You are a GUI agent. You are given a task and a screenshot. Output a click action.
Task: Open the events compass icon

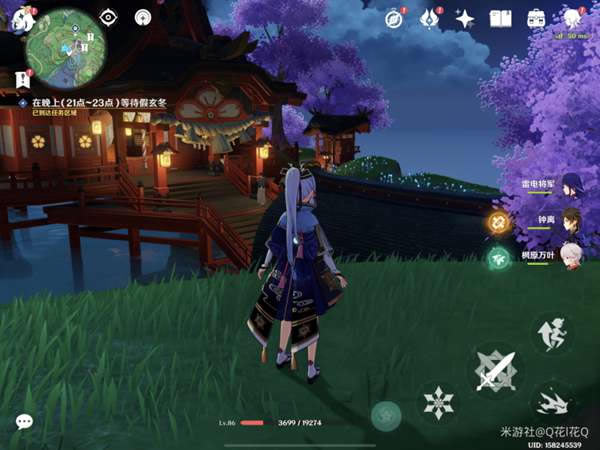coord(394,18)
